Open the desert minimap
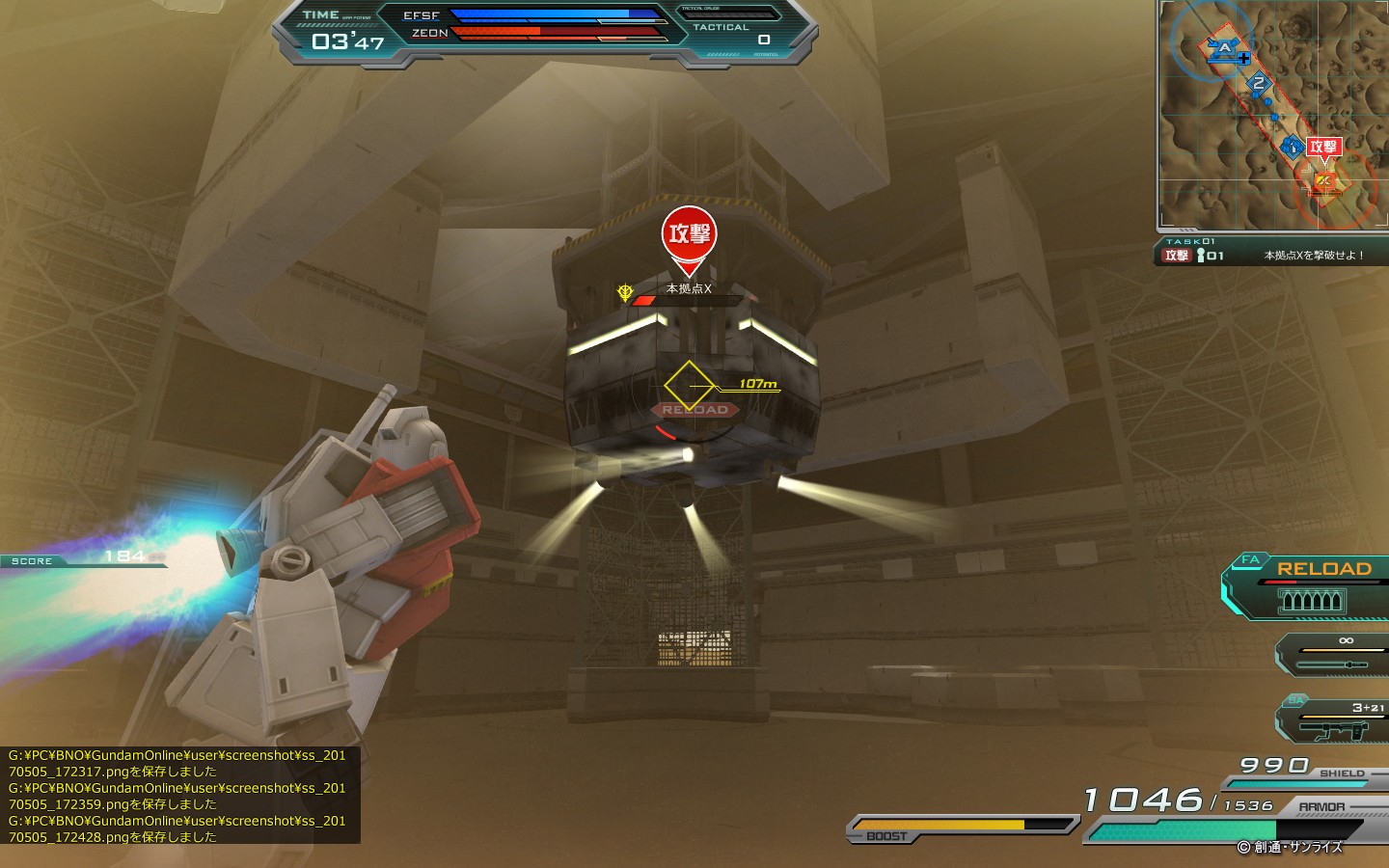Screen dimensions: 1389x868 (1272, 116)
